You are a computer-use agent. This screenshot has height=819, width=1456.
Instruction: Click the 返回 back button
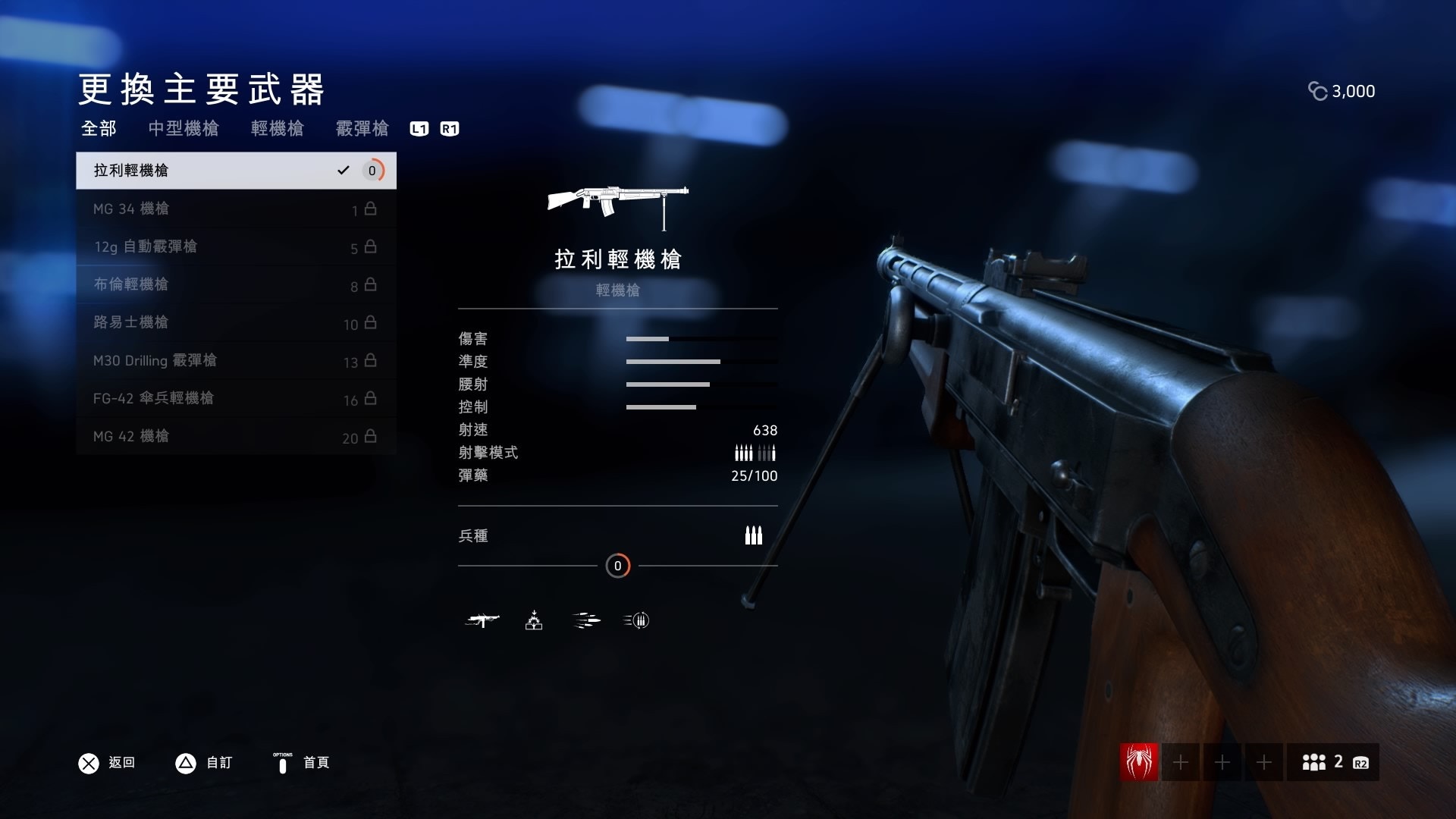point(107,763)
